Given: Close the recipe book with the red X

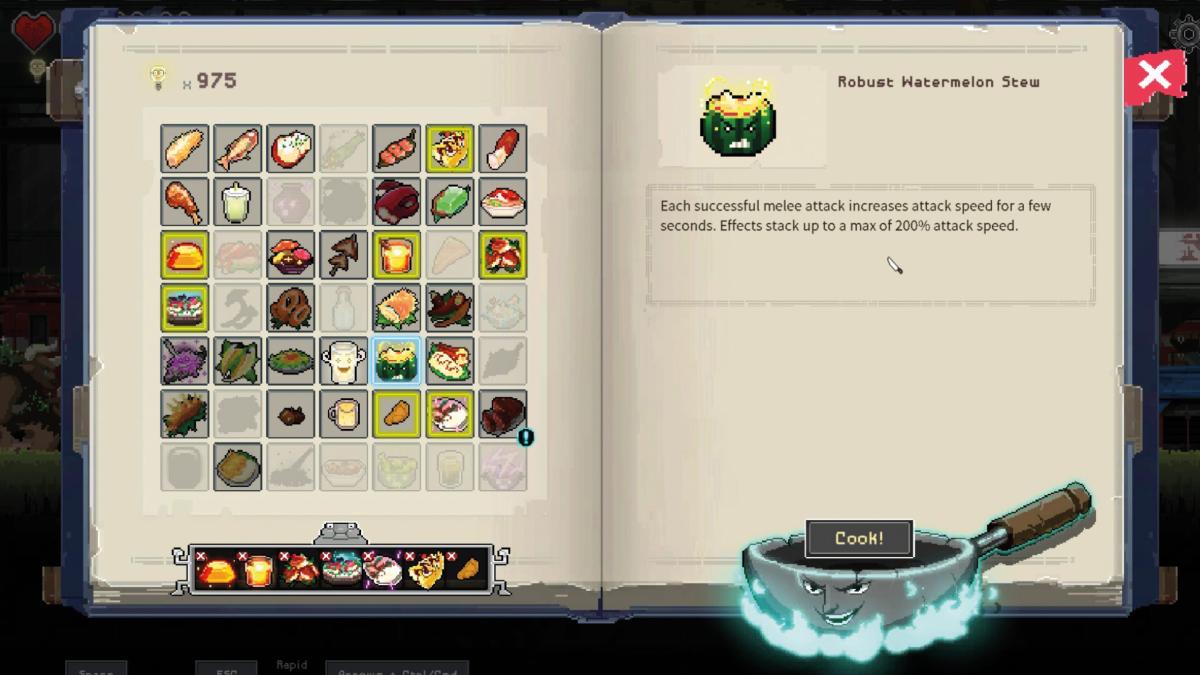Looking at the screenshot, I should (1155, 75).
